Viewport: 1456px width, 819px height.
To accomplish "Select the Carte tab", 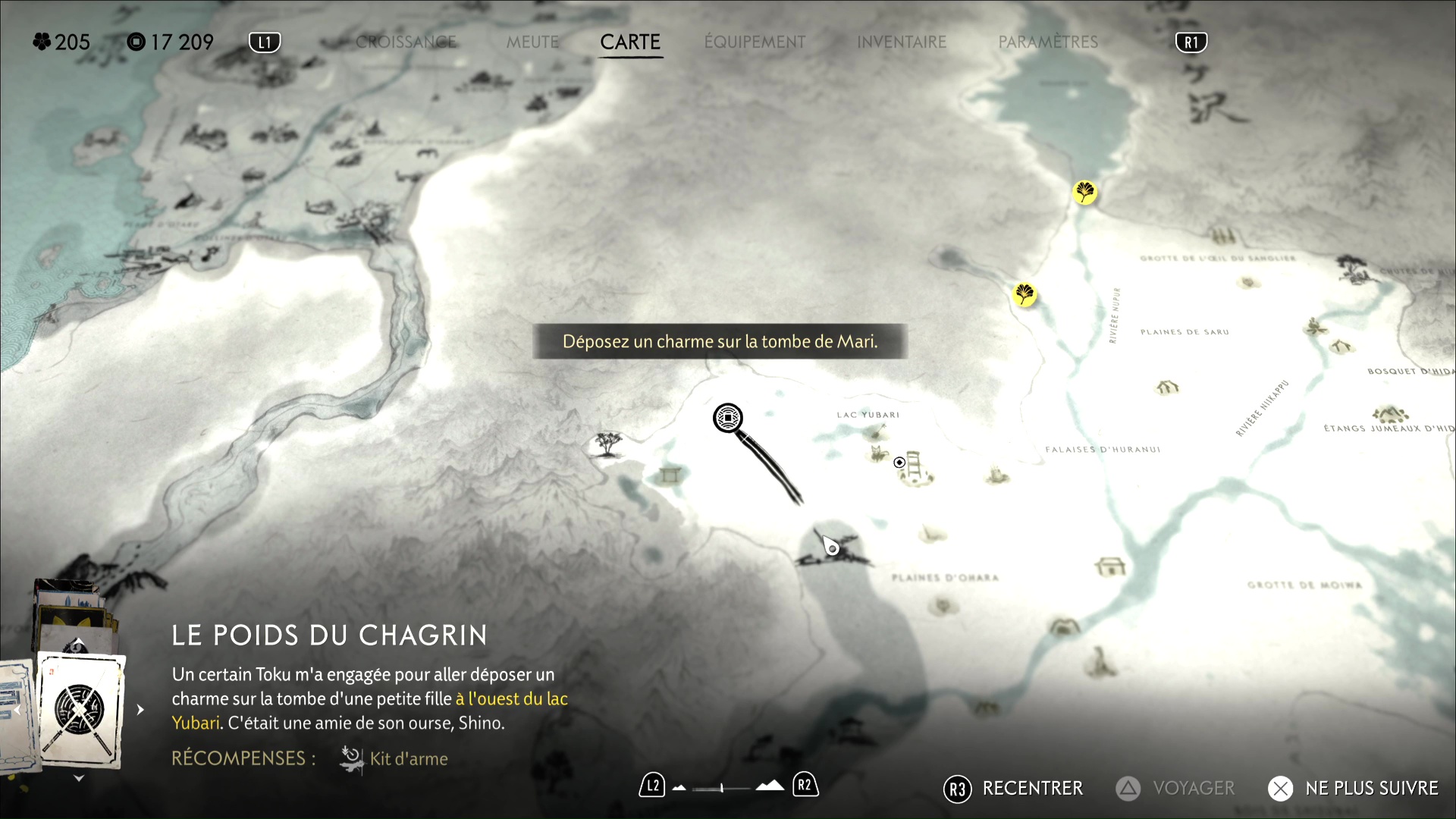I will click(630, 42).
